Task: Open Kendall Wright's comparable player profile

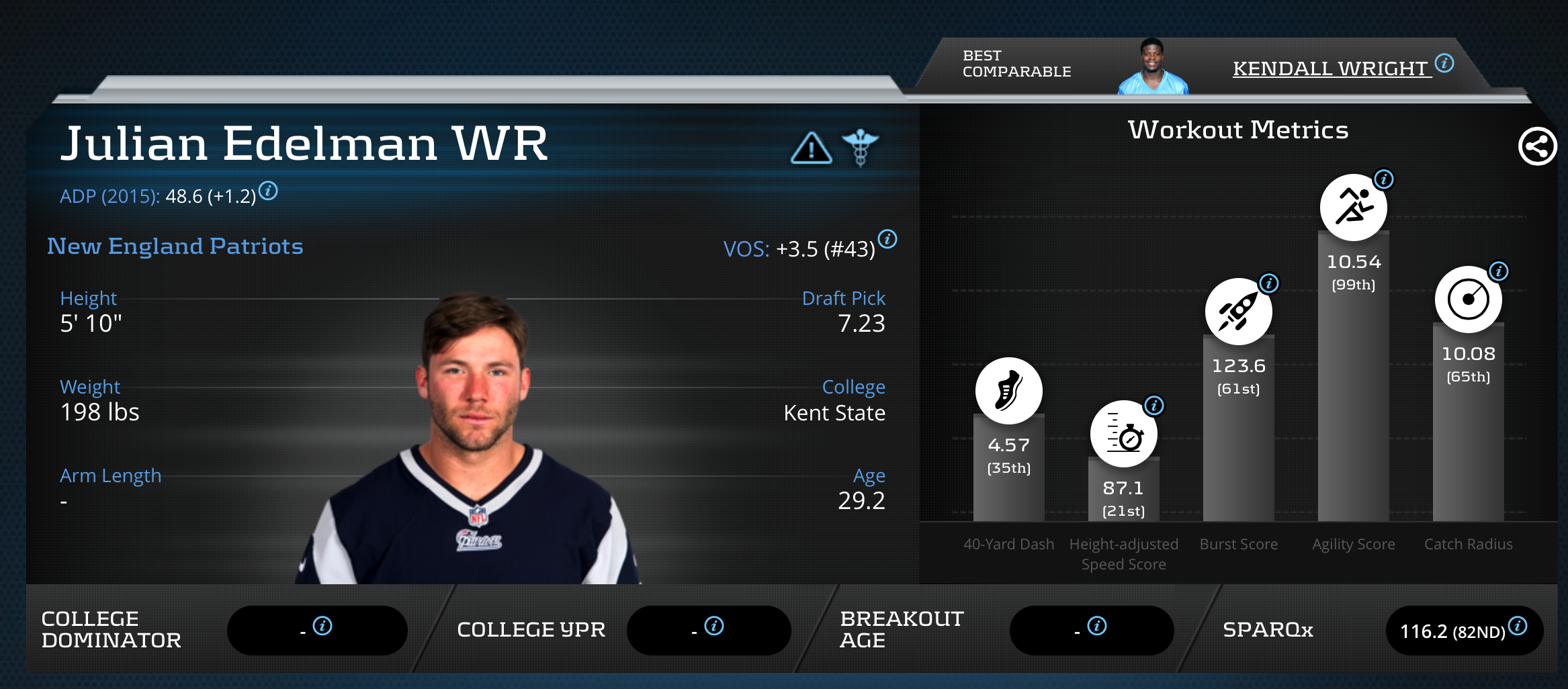Action: tap(1332, 68)
